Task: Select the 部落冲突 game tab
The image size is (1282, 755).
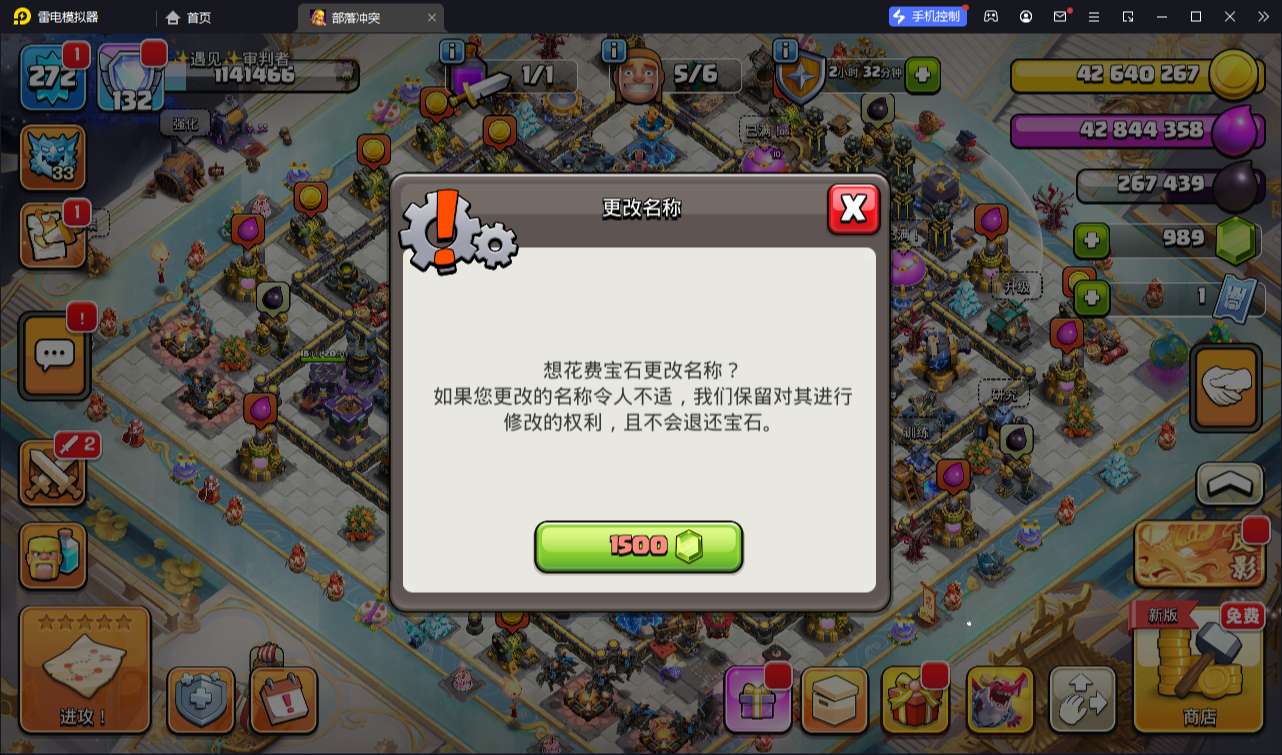Action: click(x=354, y=16)
